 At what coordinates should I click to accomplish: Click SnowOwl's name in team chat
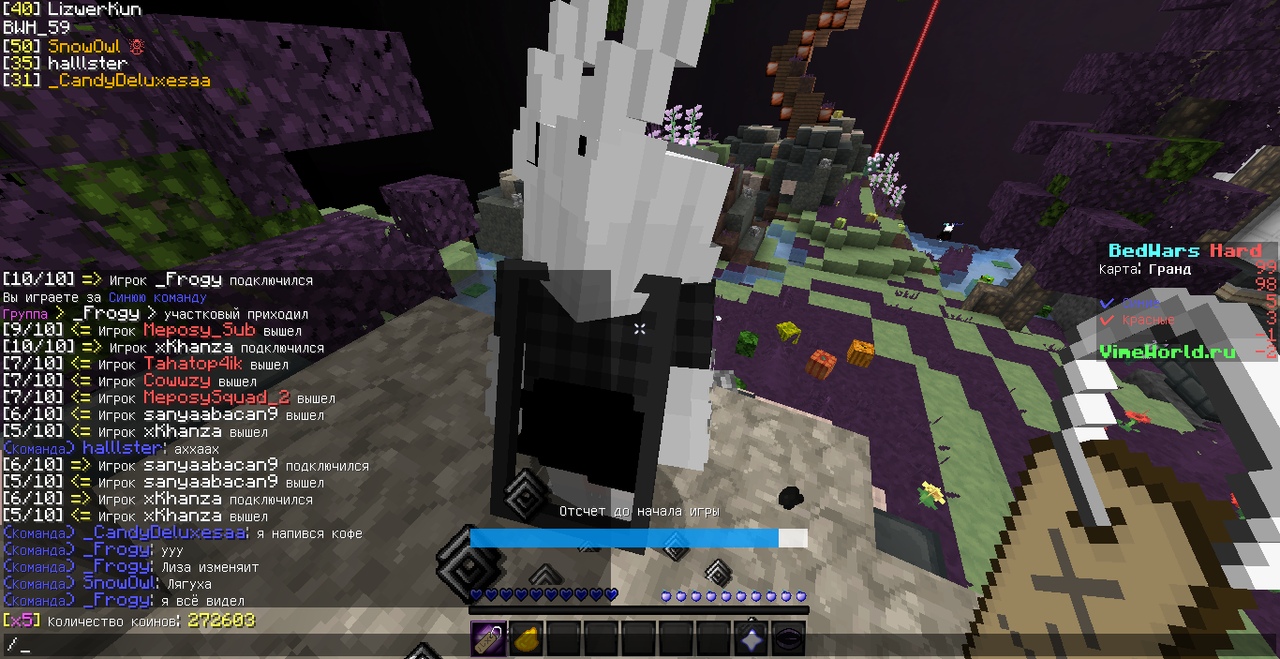[119, 583]
